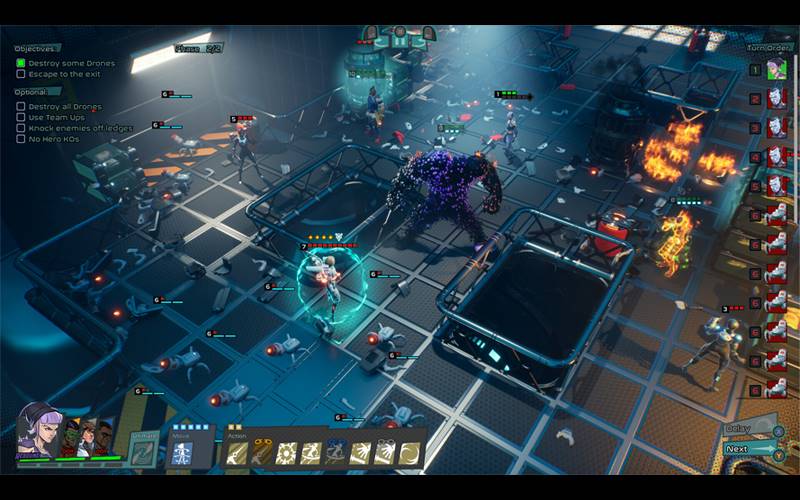Use the first action ability icon
The width and height of the screenshot is (800, 500).
(236, 453)
